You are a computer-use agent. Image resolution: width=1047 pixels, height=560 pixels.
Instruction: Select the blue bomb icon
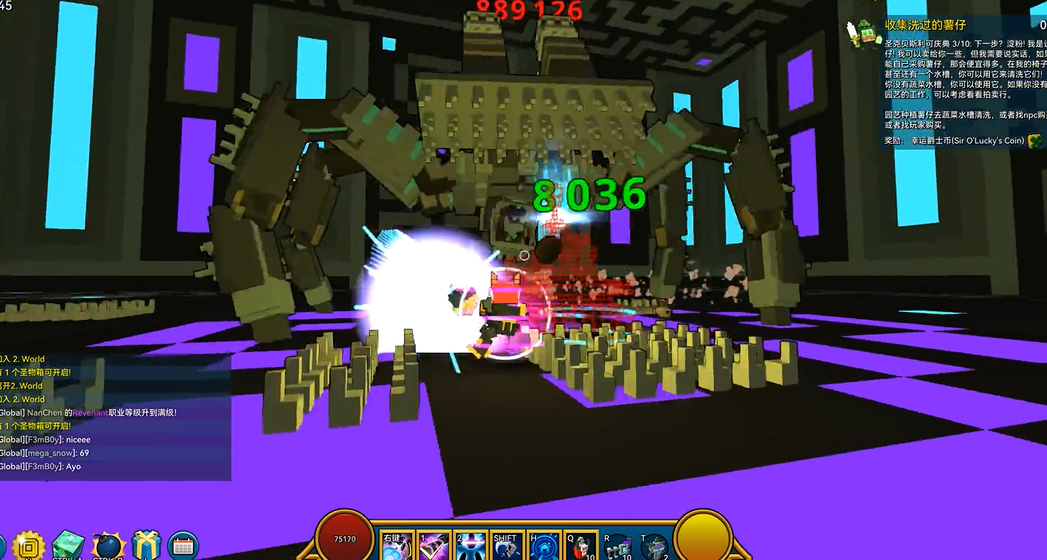tap(107, 546)
